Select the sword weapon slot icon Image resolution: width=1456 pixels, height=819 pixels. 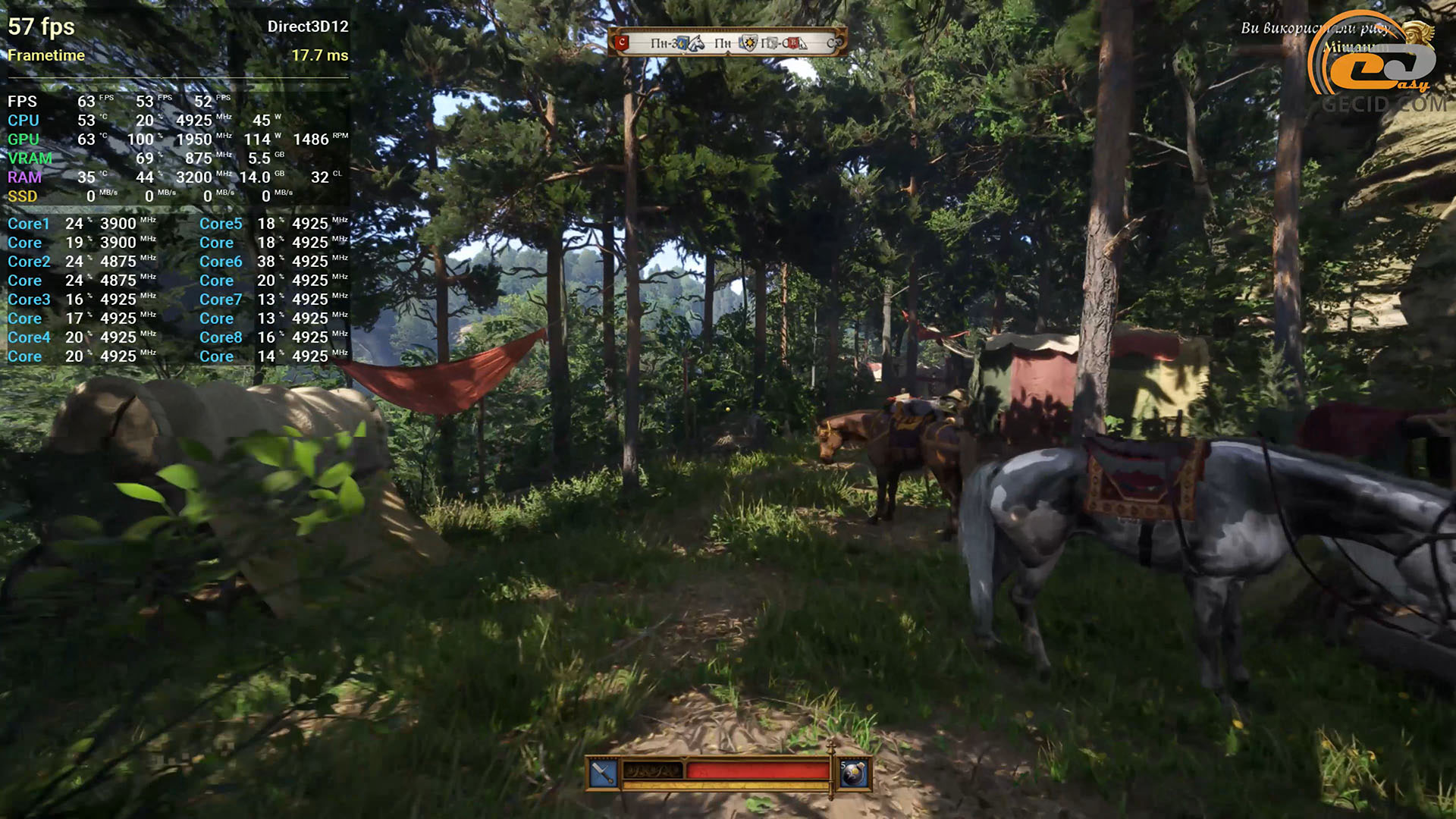point(604,773)
